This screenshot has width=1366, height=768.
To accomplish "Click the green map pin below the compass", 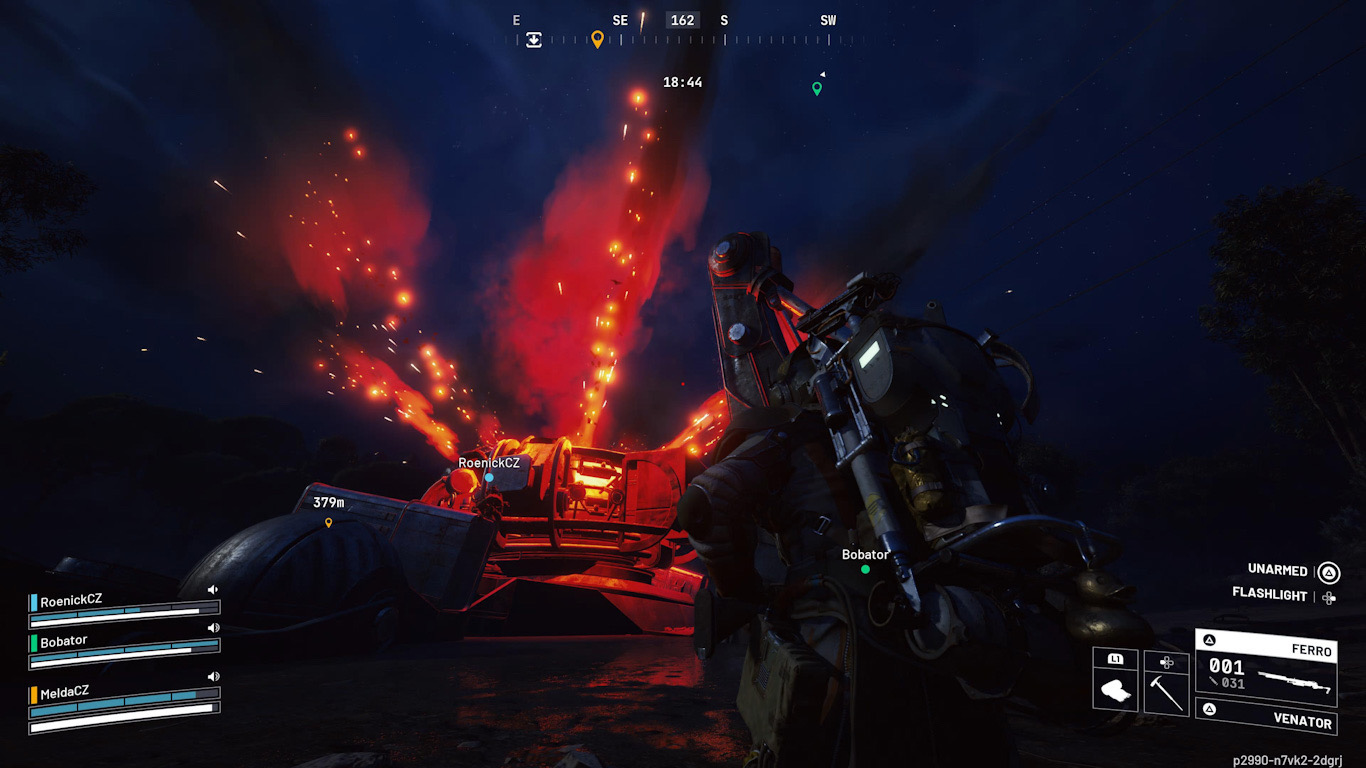I will (x=817, y=88).
